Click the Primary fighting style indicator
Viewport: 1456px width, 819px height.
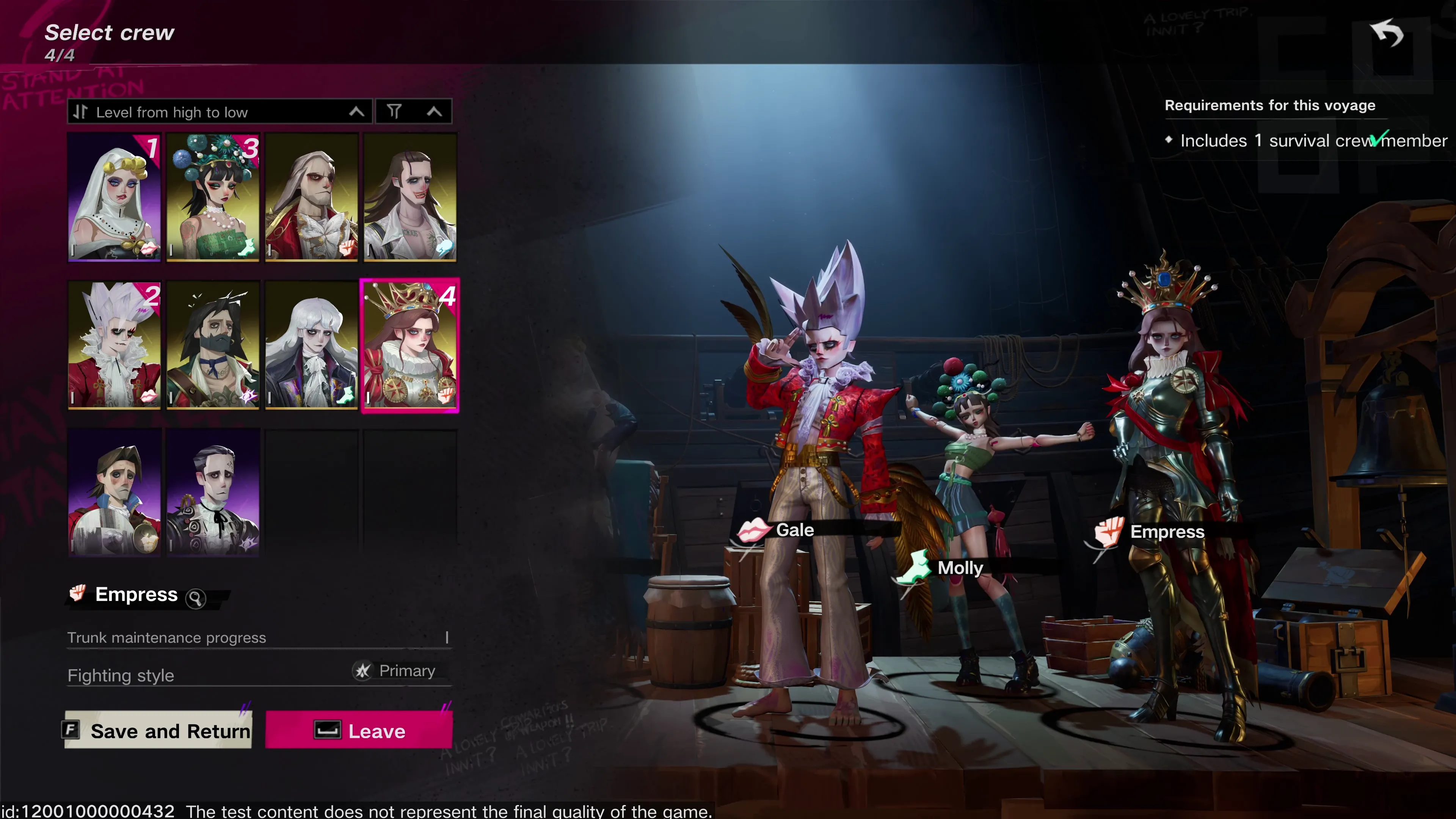395,671
